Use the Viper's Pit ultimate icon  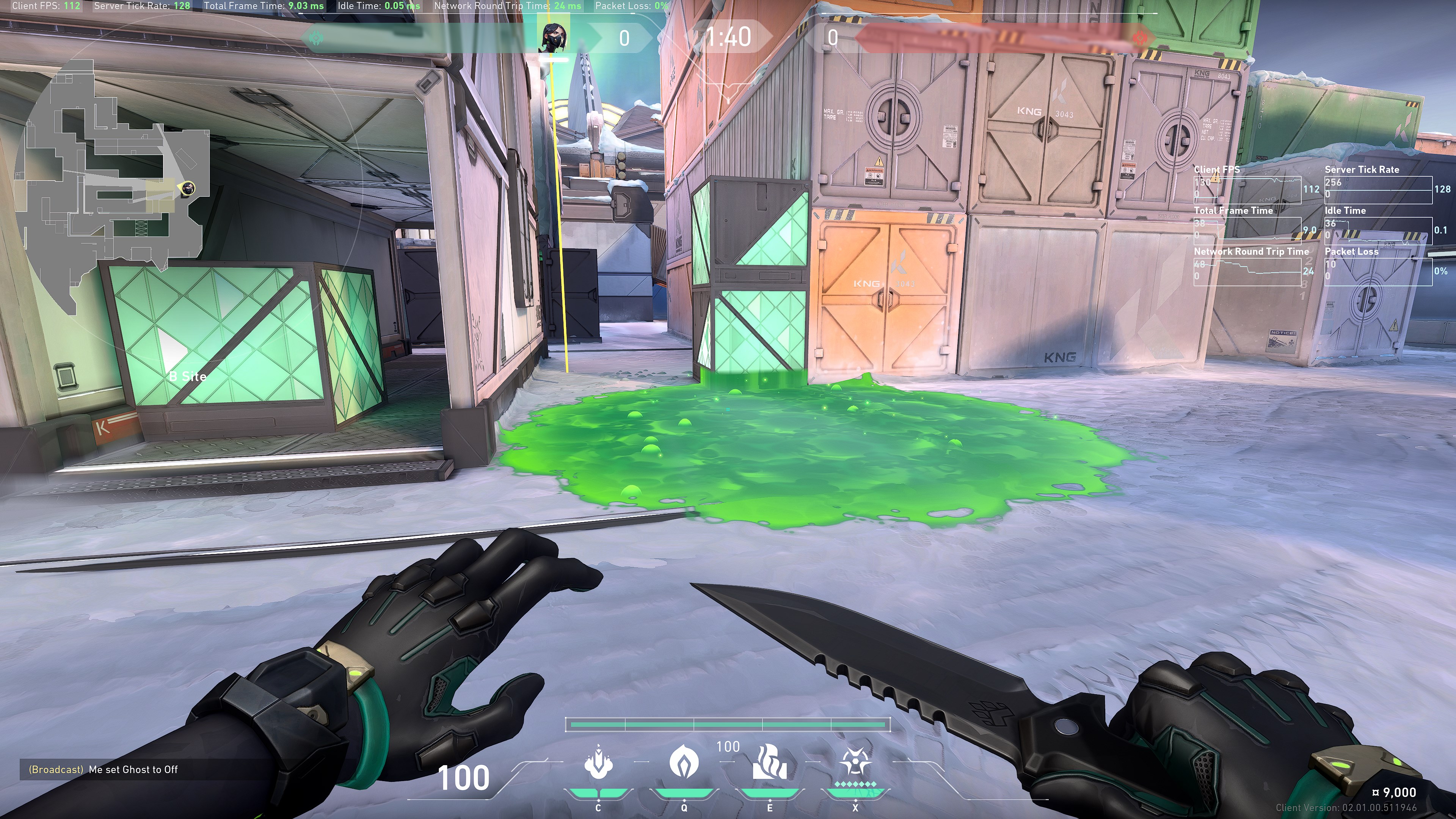coord(855,763)
